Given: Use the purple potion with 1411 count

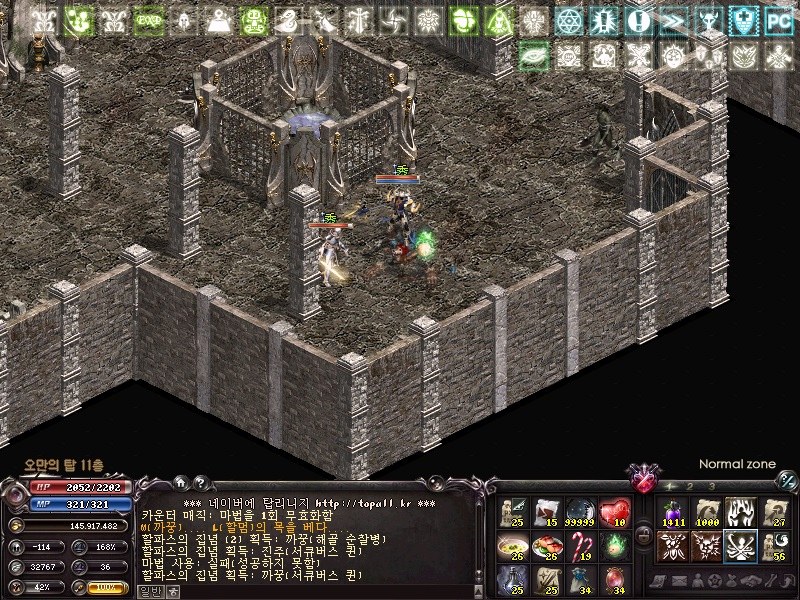Looking at the screenshot, I should 672,512.
